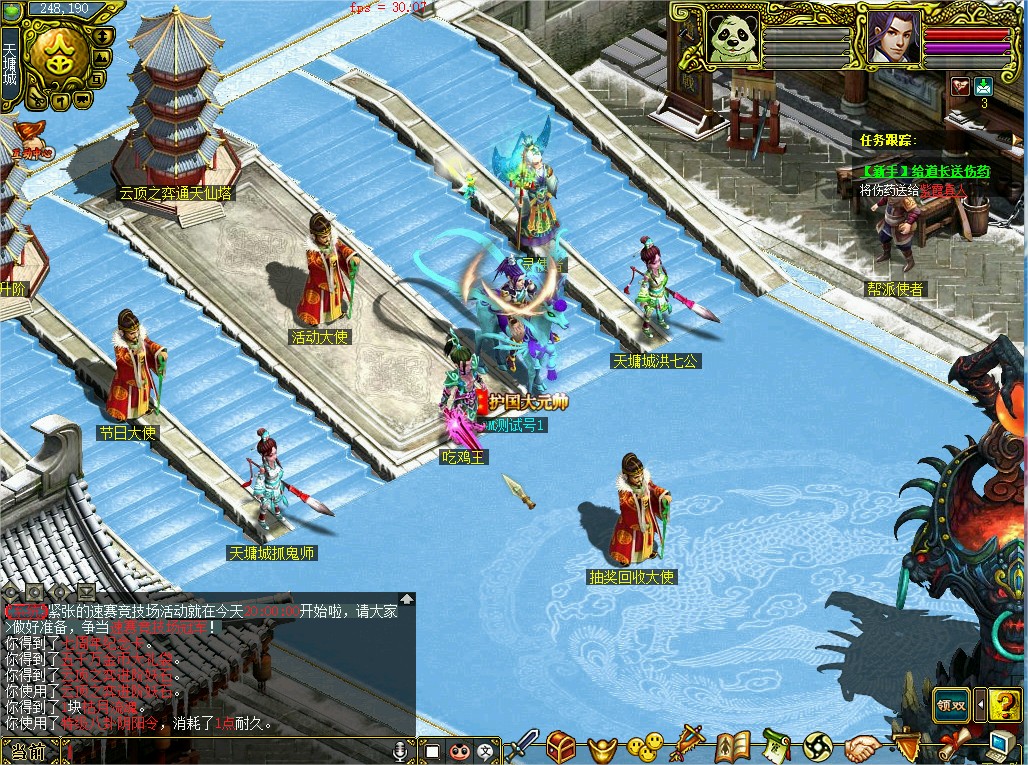This screenshot has width=1028, height=765.
Task: Click the golden compass orb minimap button
Action: pos(57,54)
